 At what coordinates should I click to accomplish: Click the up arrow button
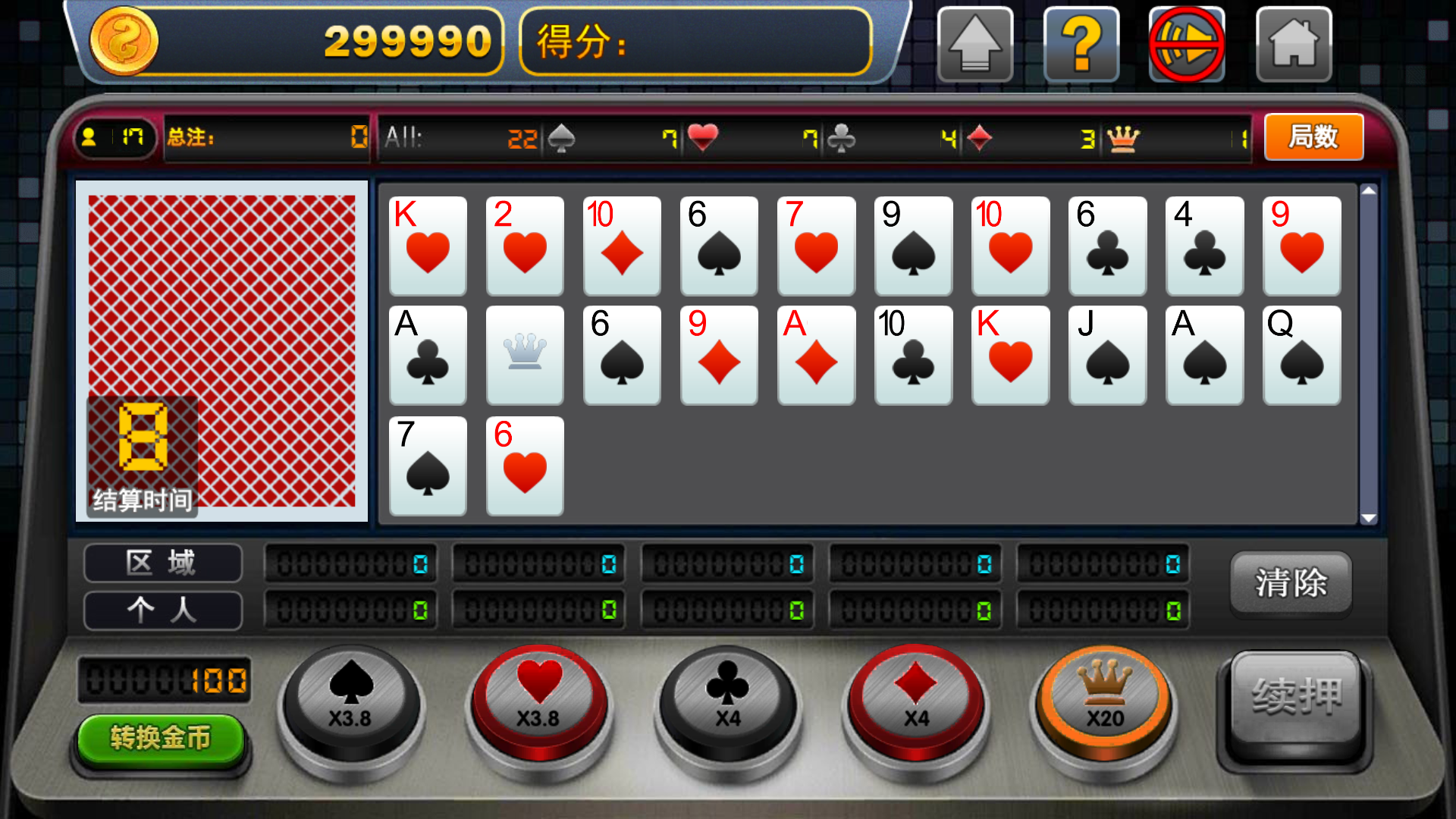(975, 44)
